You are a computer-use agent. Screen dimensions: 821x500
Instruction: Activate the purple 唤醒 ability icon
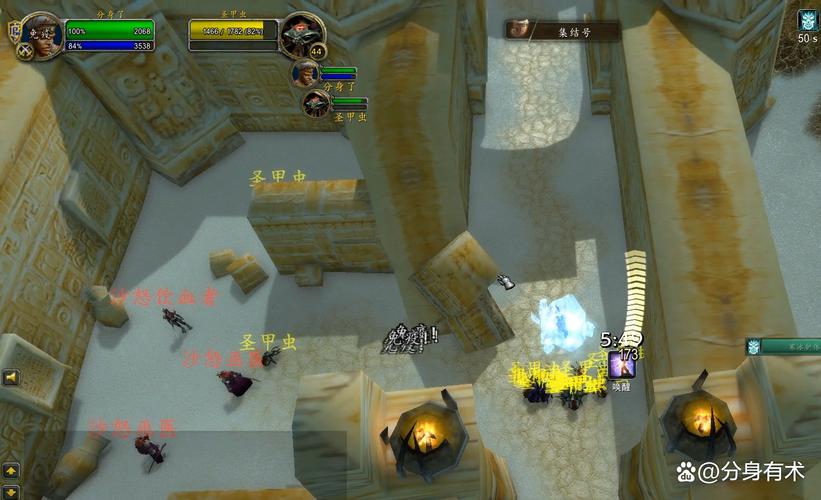621,364
